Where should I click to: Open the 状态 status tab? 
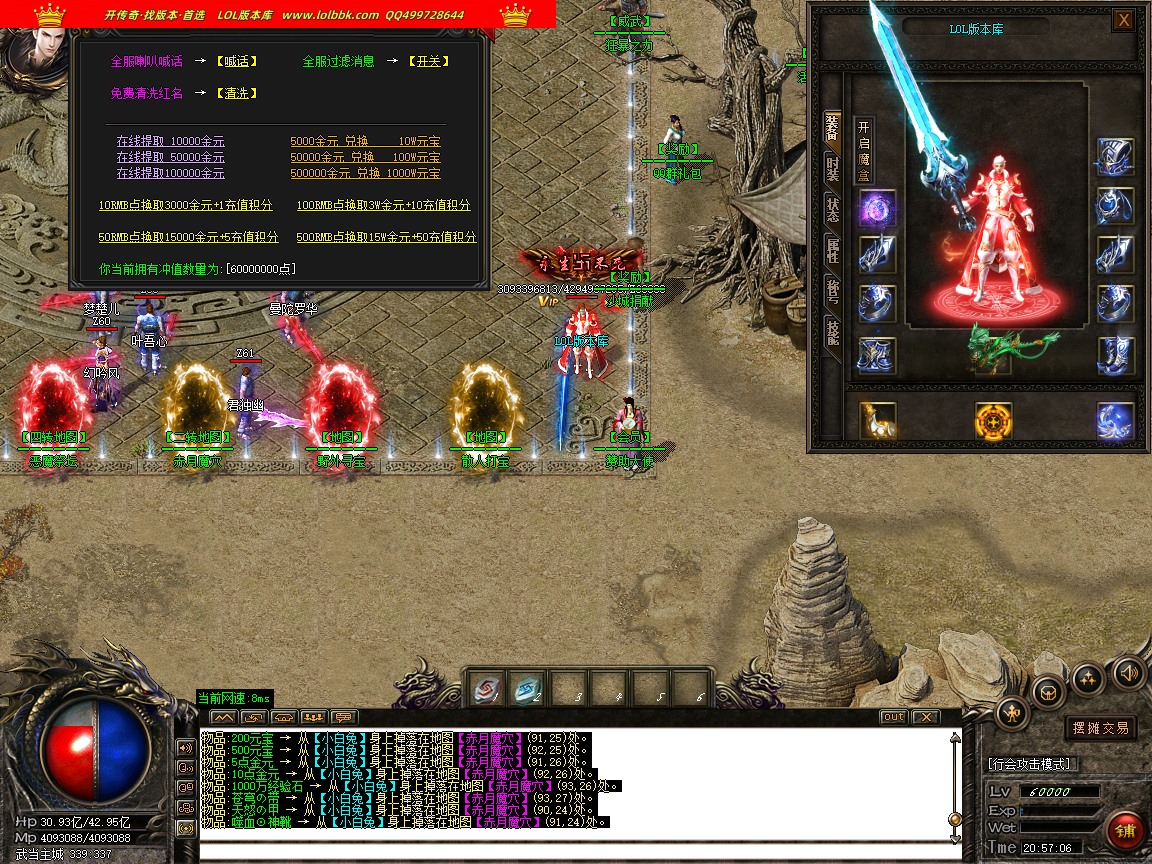pos(832,209)
